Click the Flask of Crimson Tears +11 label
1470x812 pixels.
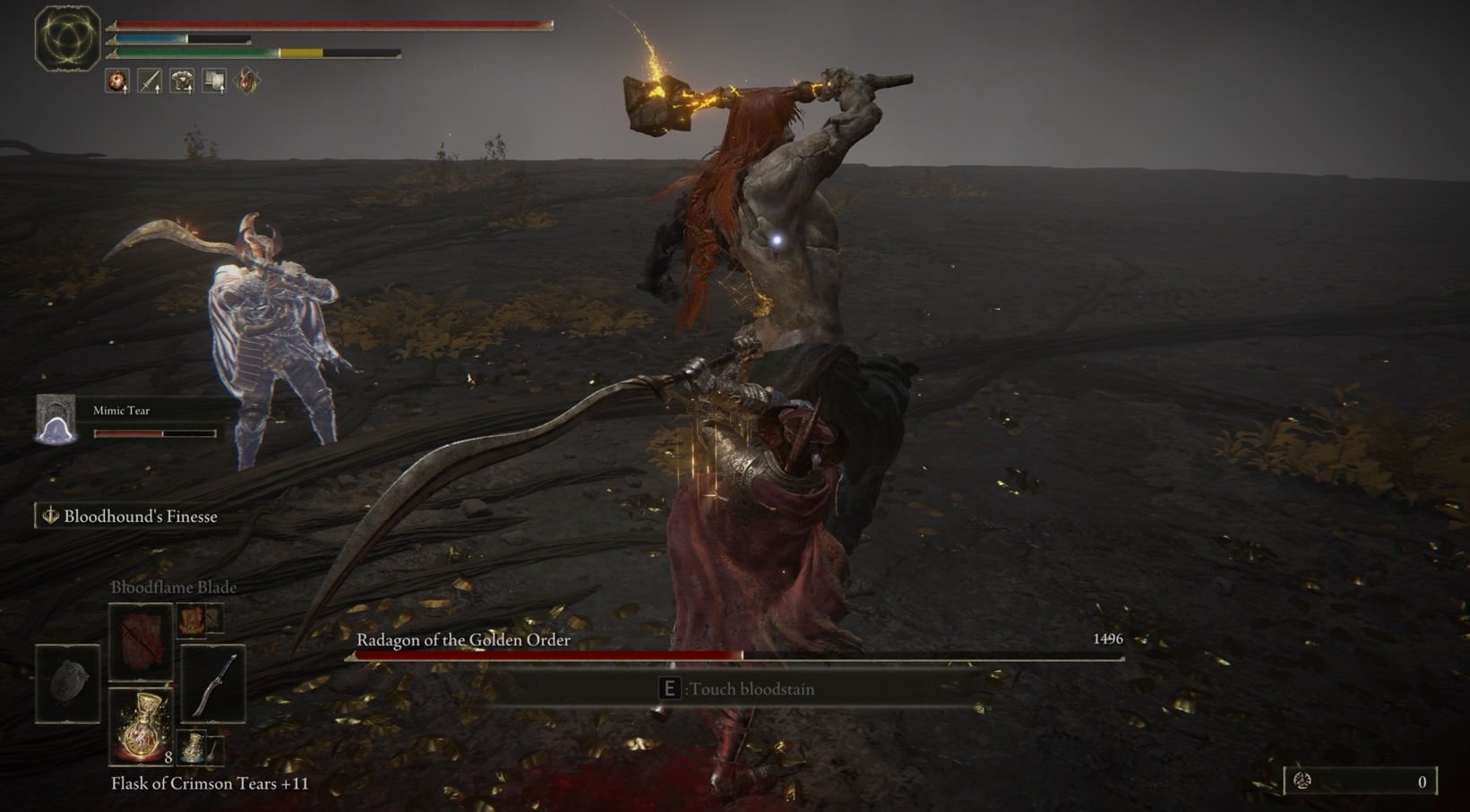(209, 783)
